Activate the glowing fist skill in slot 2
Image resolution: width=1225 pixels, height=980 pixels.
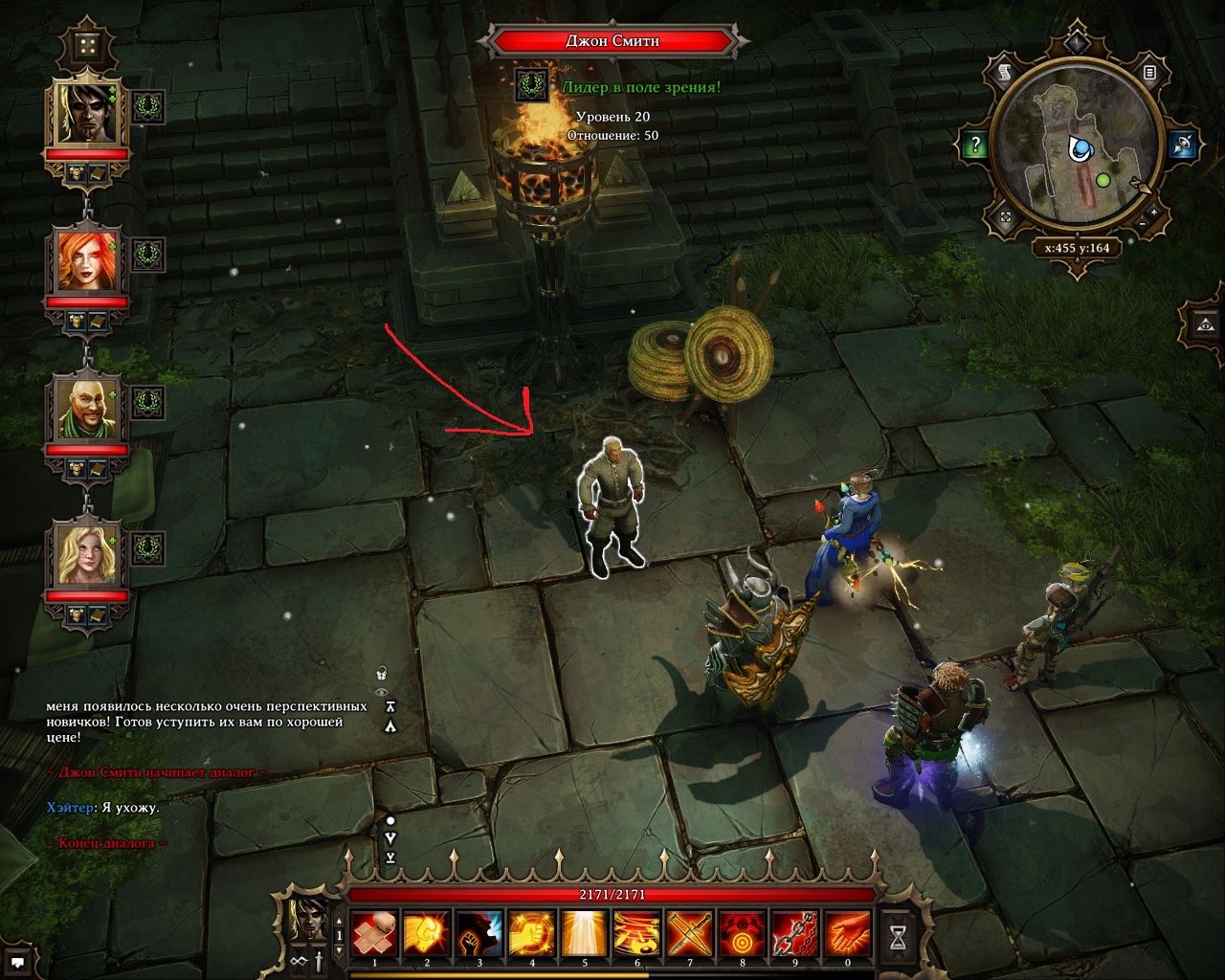pos(427,931)
